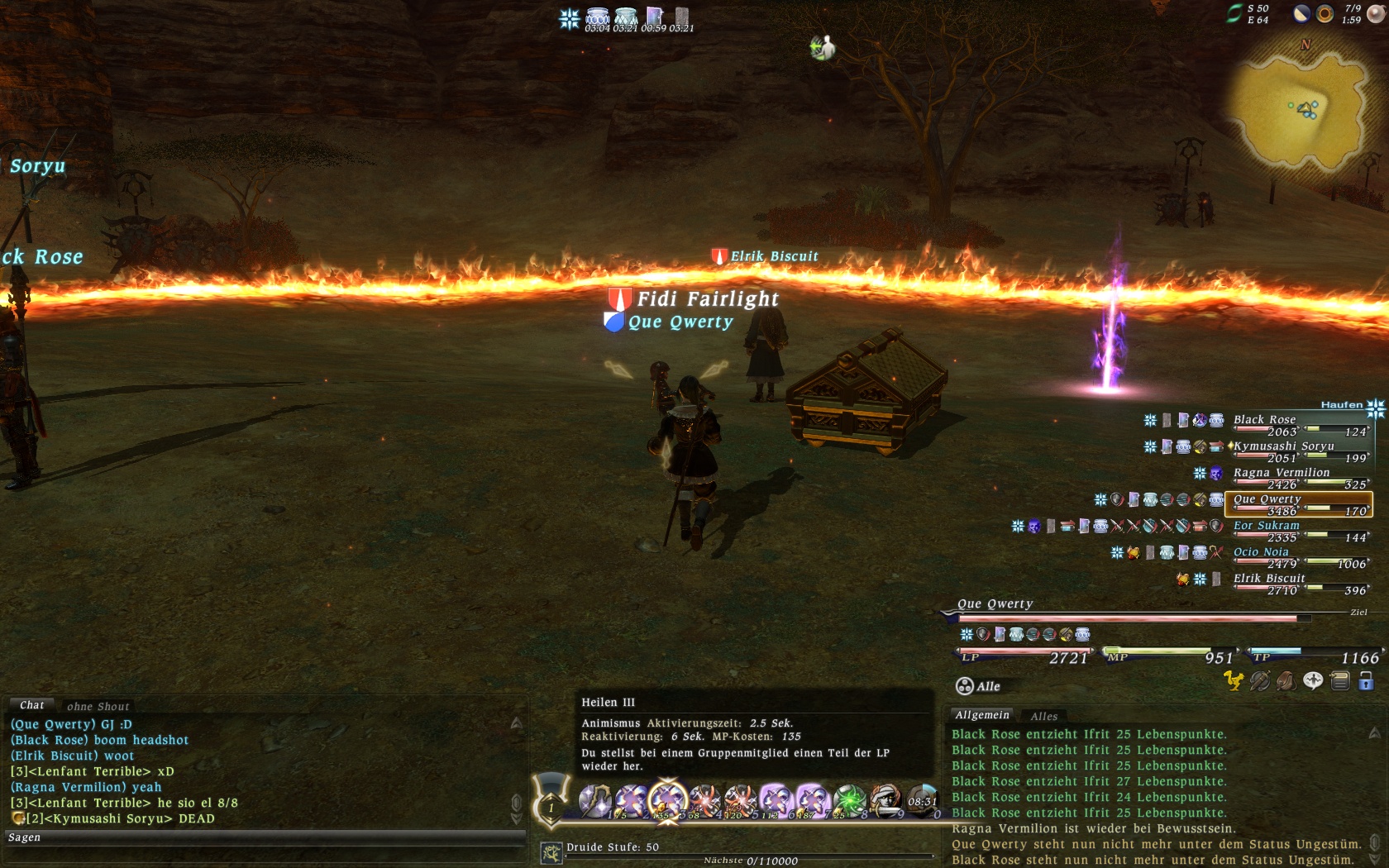1389x868 pixels.
Task: Click the cooldown ability in hotbar slot 0
Action: [922, 800]
